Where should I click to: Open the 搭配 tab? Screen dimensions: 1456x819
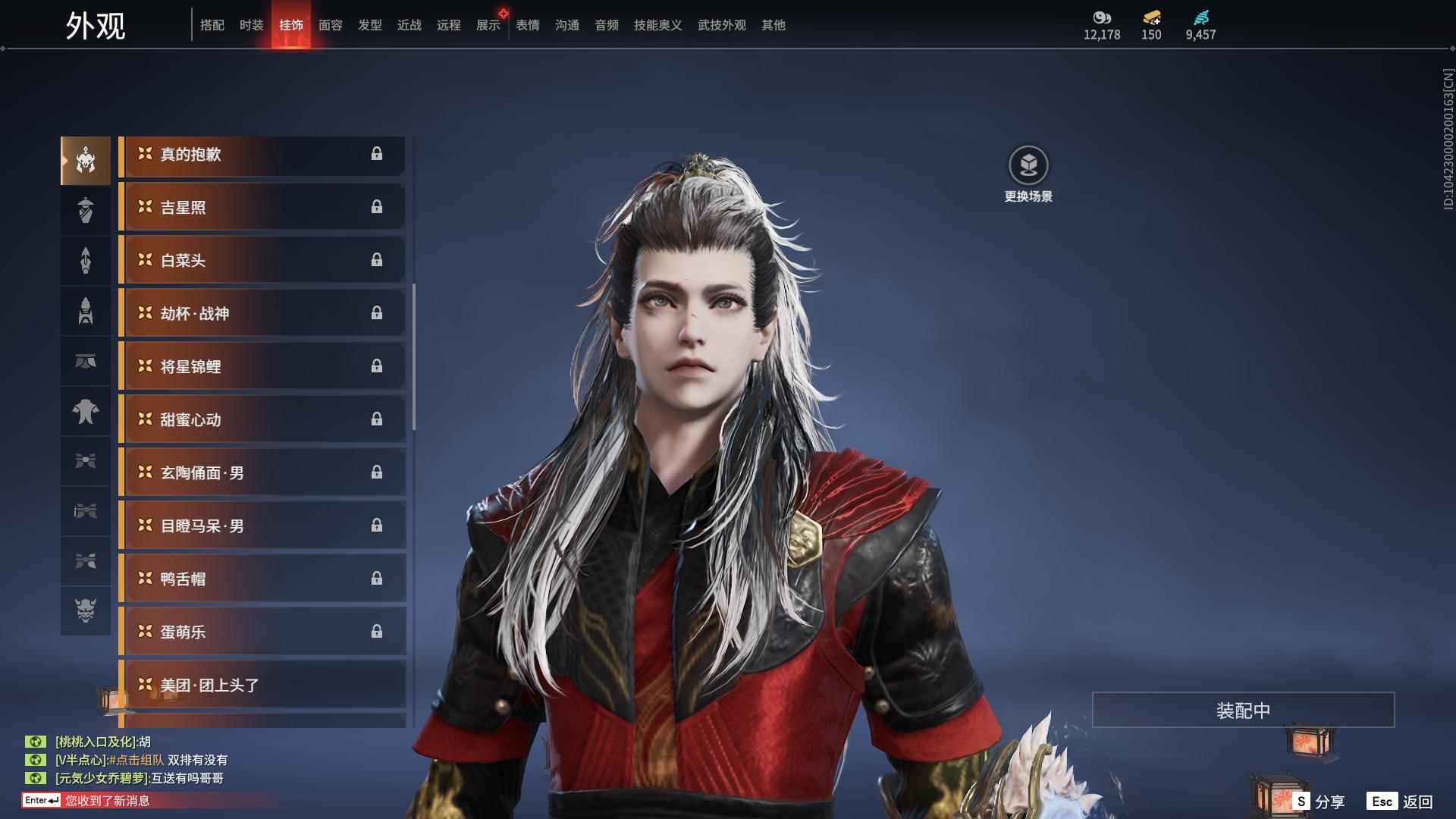point(212,25)
